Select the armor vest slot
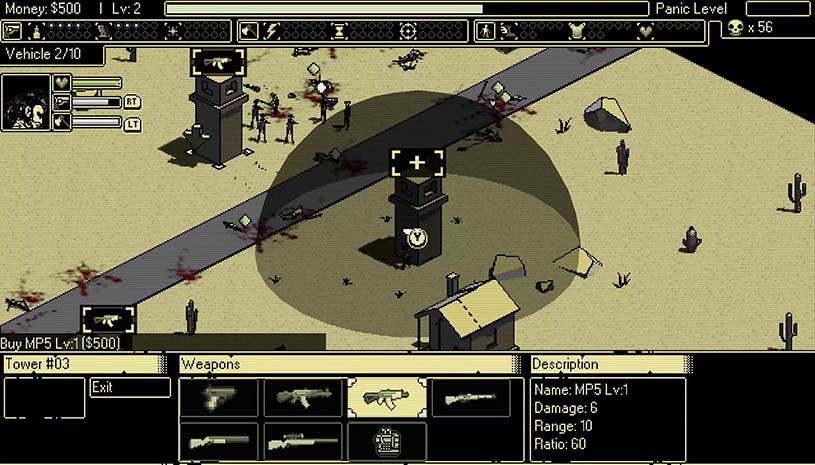Screen dimensions: 815x465 pos(387,441)
